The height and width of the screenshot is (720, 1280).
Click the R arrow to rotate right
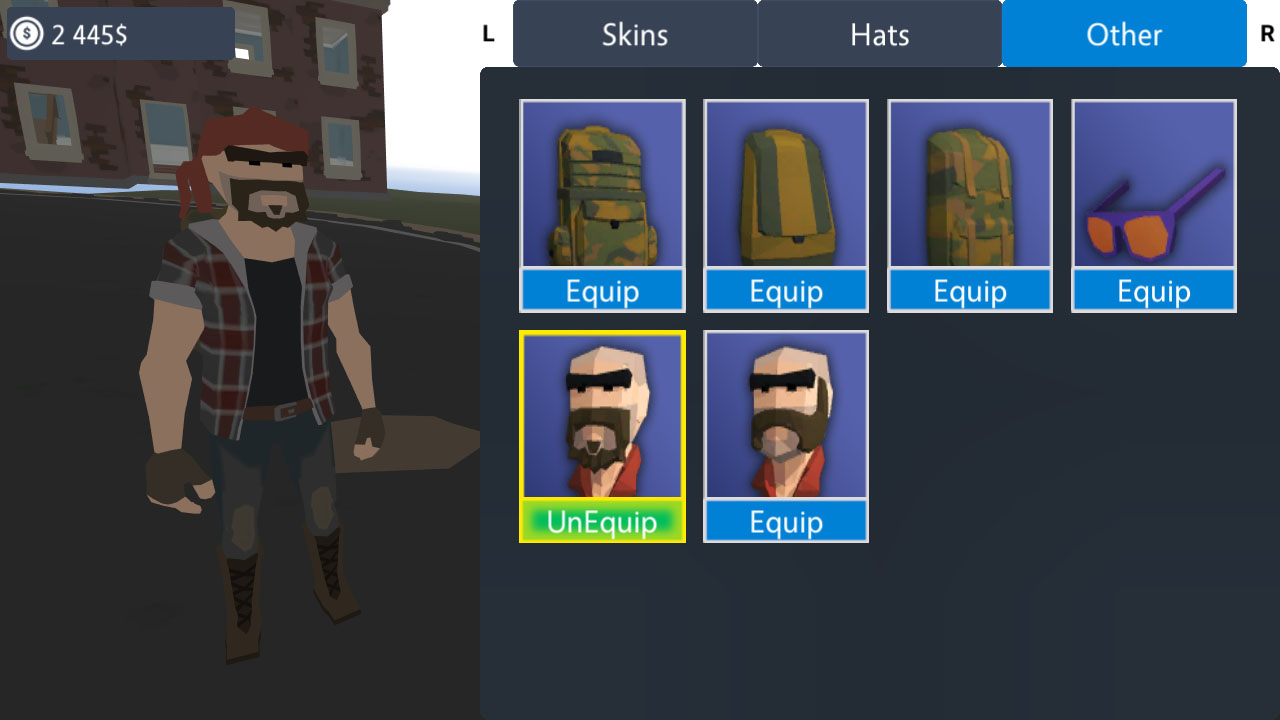[x=1266, y=33]
